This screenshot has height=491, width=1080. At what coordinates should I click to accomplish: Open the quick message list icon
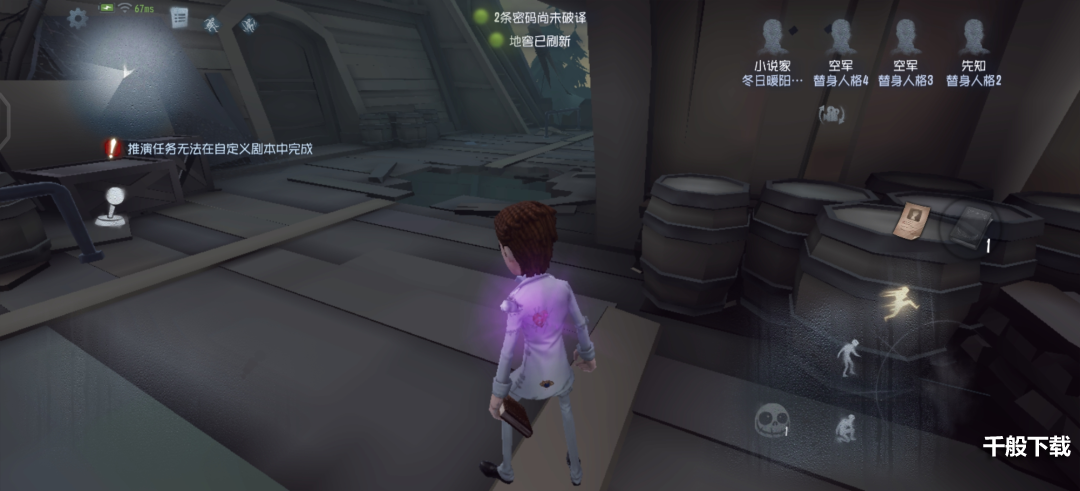(180, 17)
